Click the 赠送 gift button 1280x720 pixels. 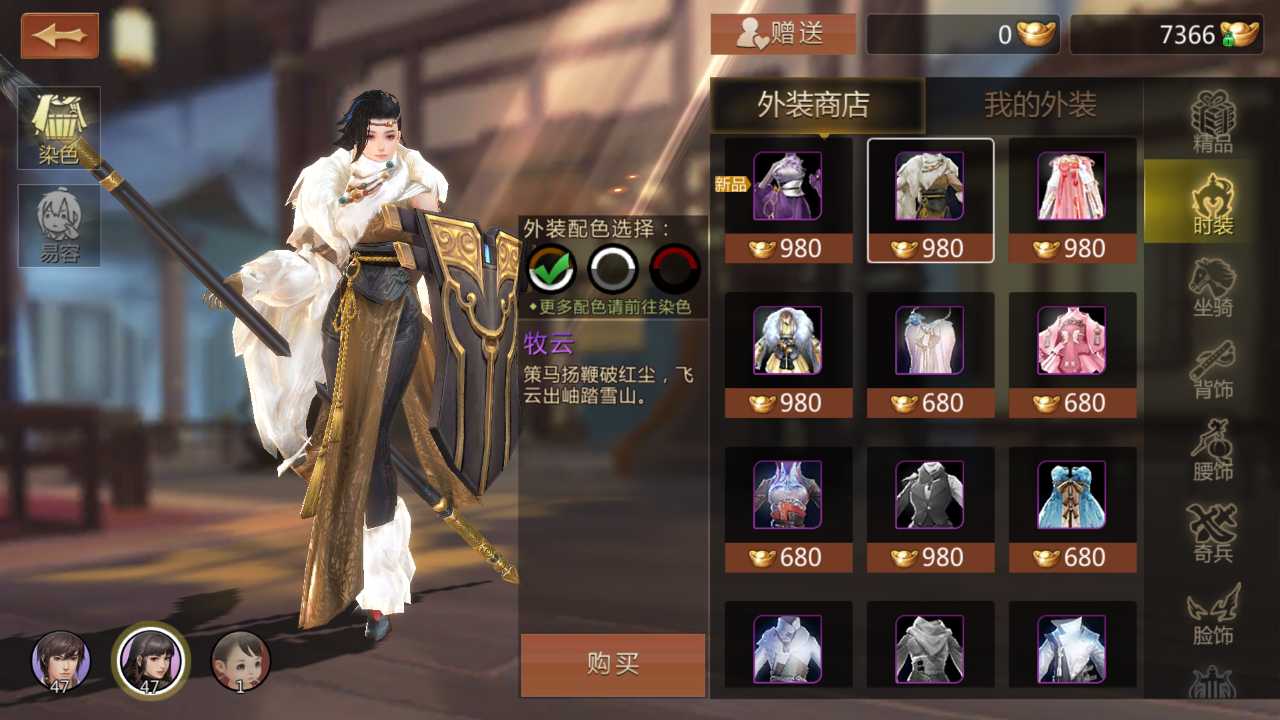tap(783, 34)
